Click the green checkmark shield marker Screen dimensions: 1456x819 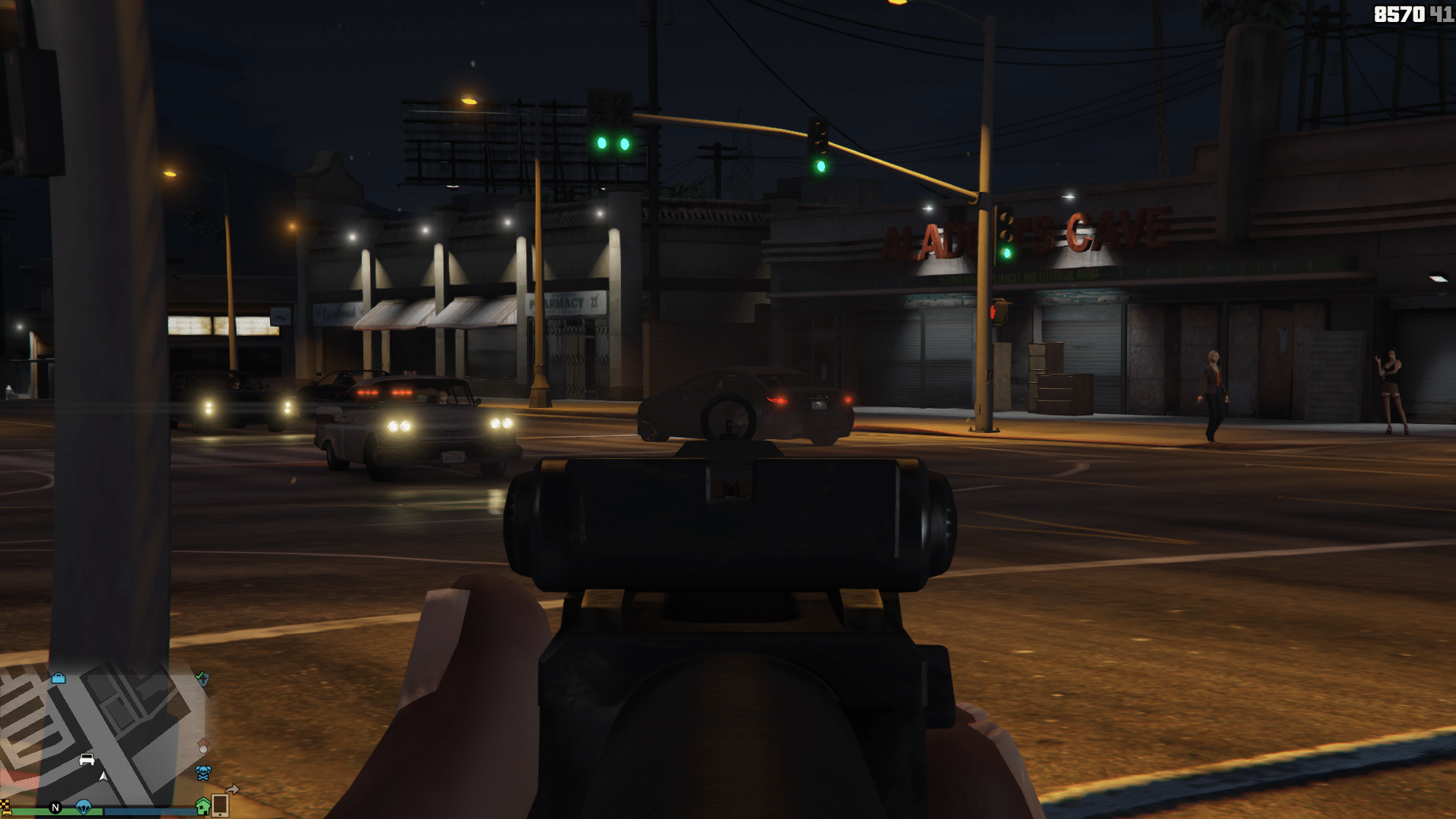pos(202,678)
